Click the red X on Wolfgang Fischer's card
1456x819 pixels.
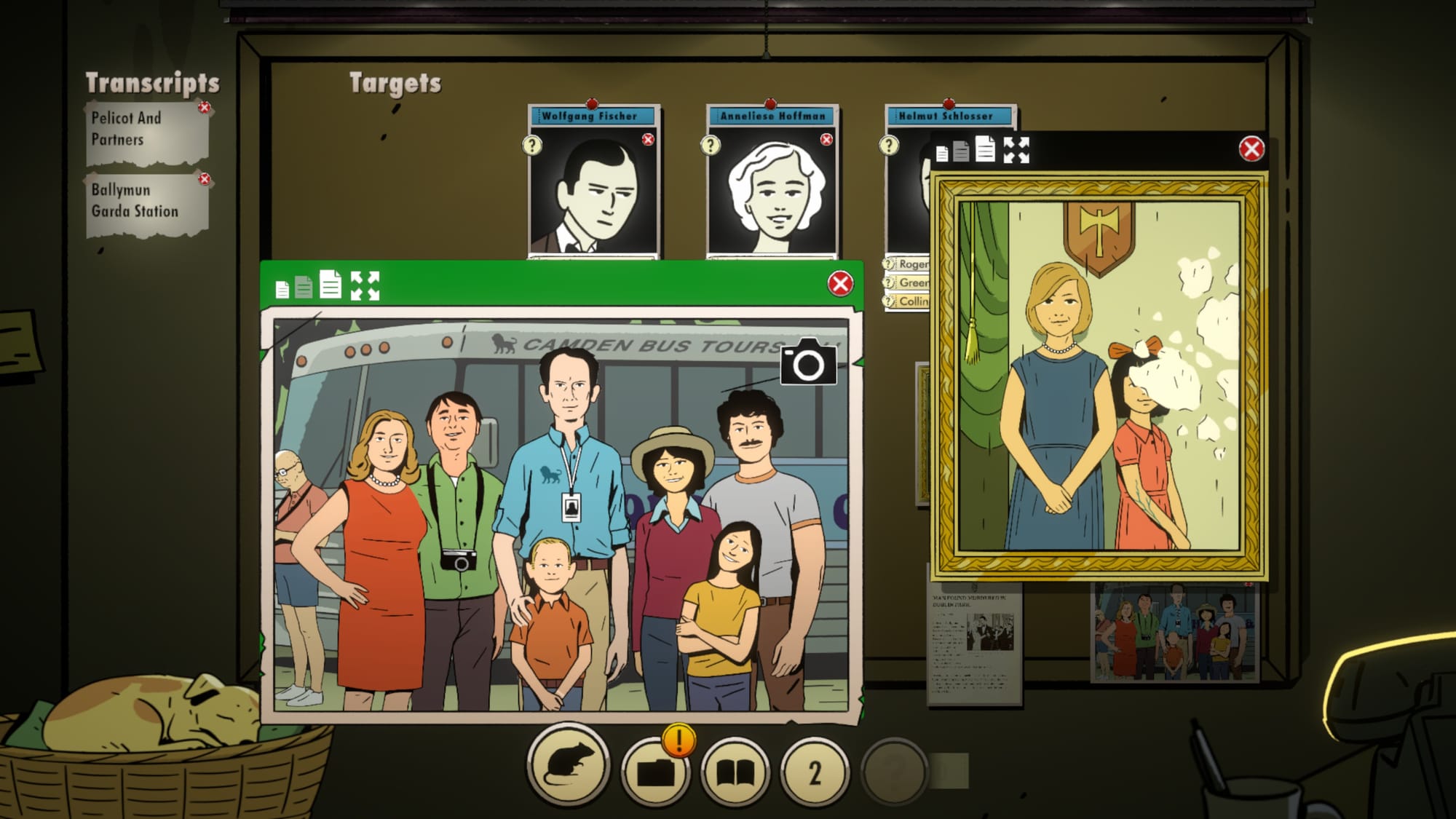648,139
